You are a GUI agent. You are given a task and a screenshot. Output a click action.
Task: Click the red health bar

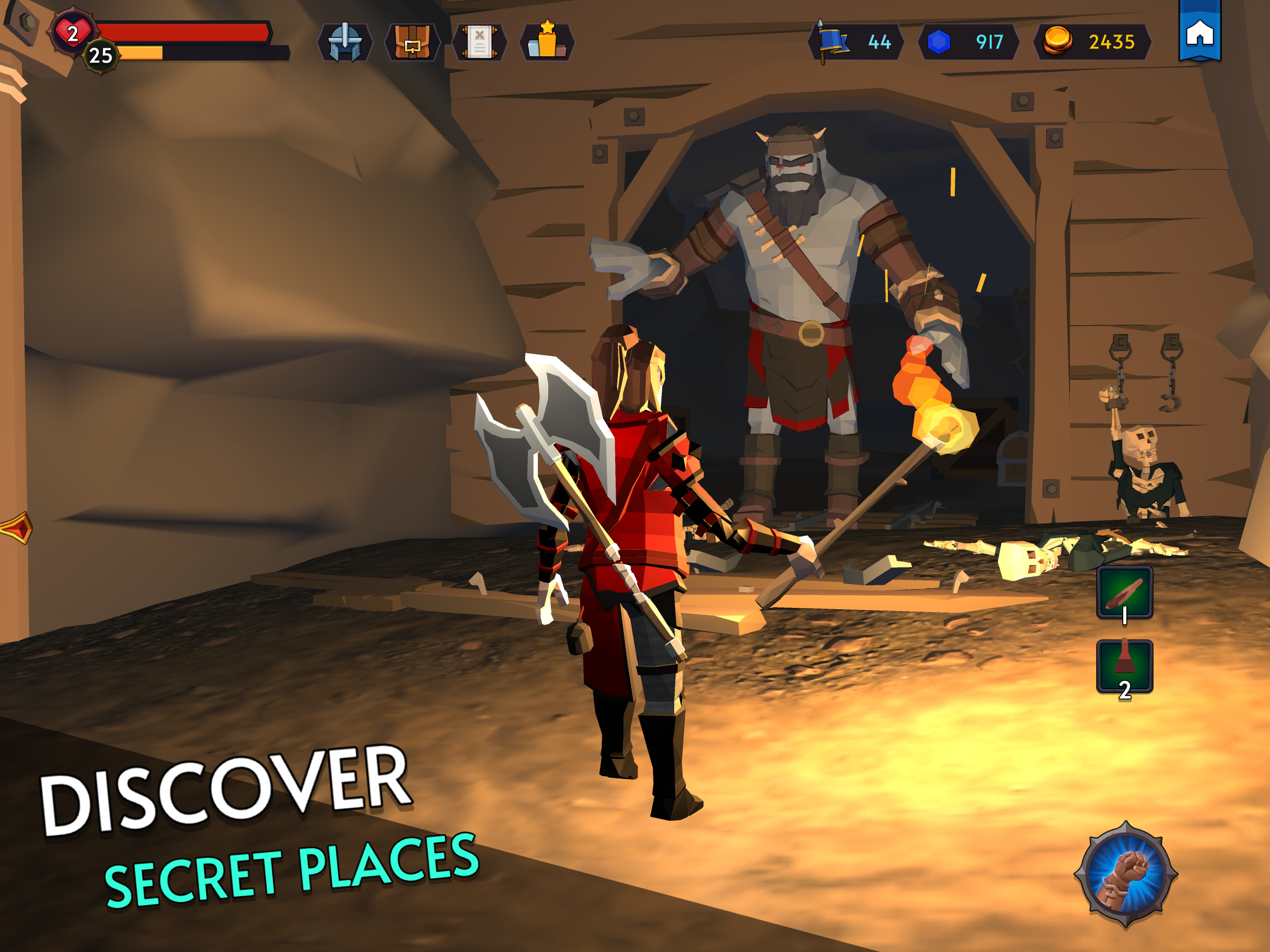coord(190,31)
